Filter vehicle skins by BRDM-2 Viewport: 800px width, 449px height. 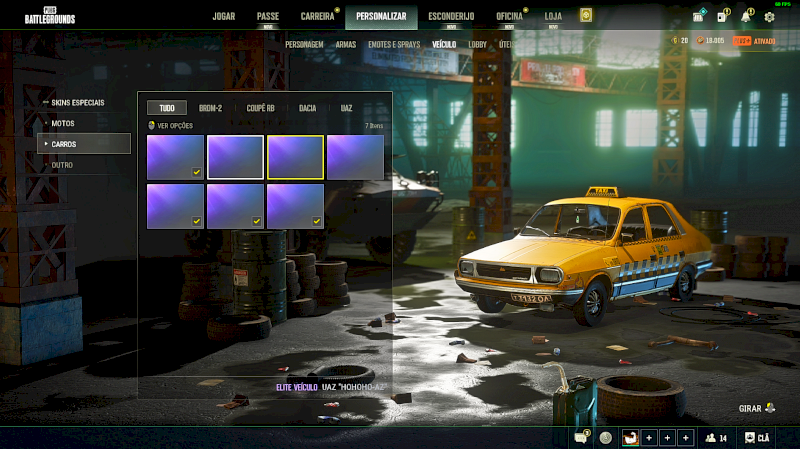coord(210,108)
